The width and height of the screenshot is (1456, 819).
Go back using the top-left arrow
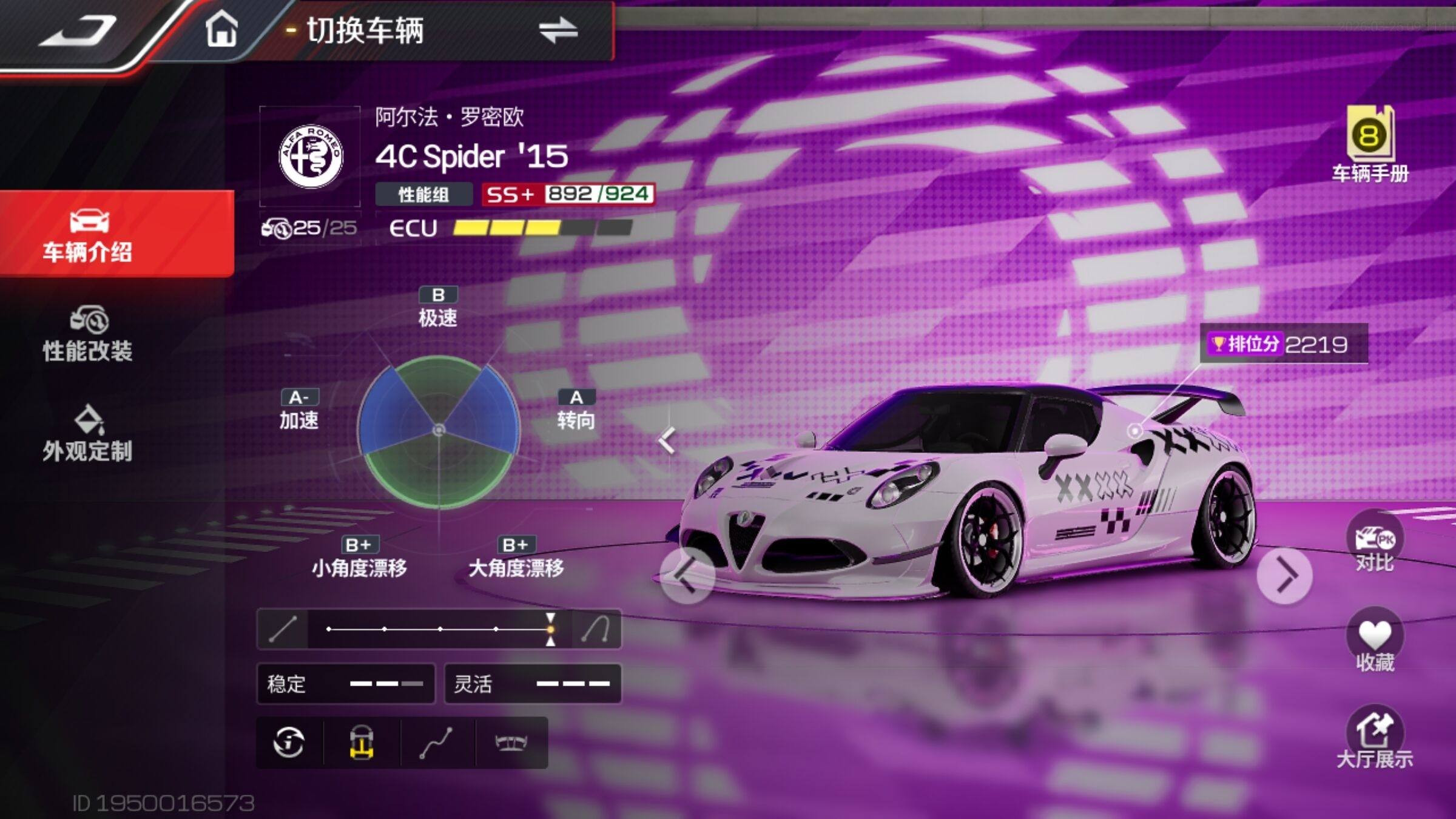[x=78, y=30]
